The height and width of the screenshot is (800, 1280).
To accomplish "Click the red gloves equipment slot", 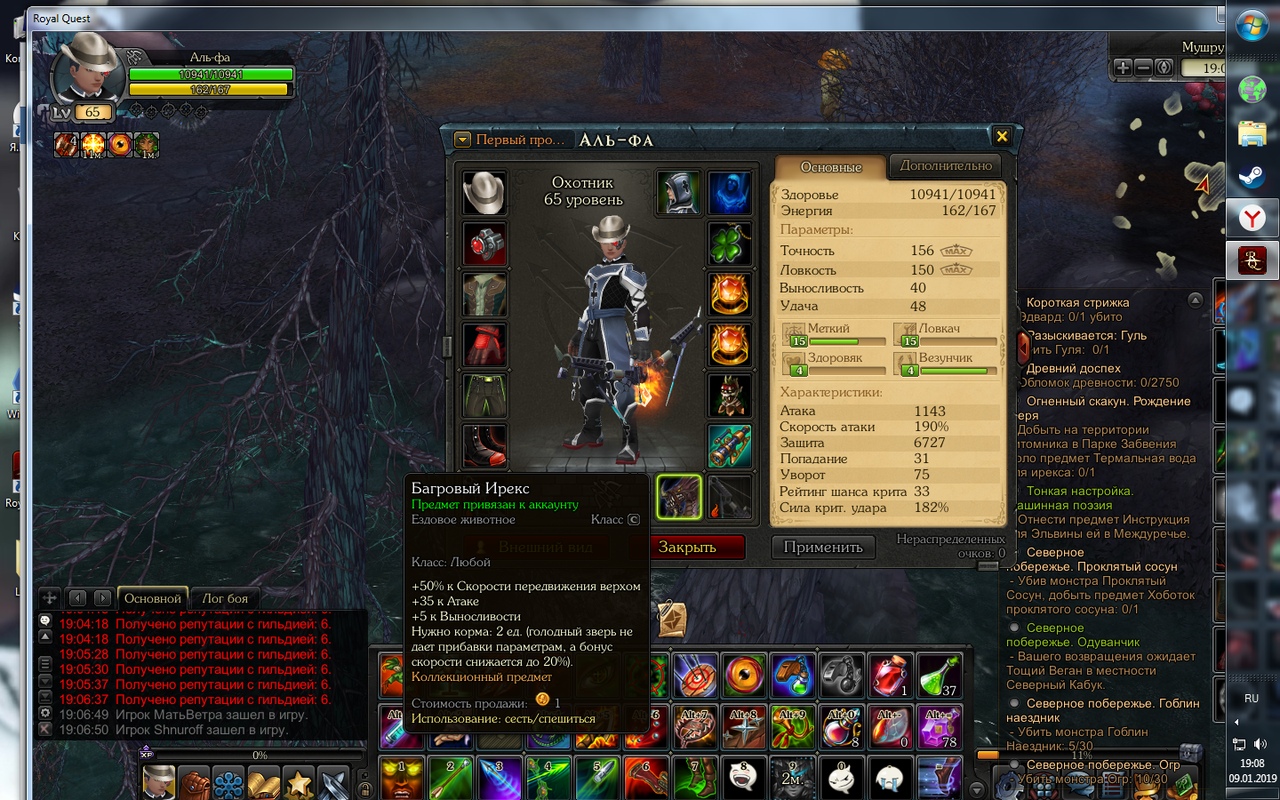I will (484, 345).
